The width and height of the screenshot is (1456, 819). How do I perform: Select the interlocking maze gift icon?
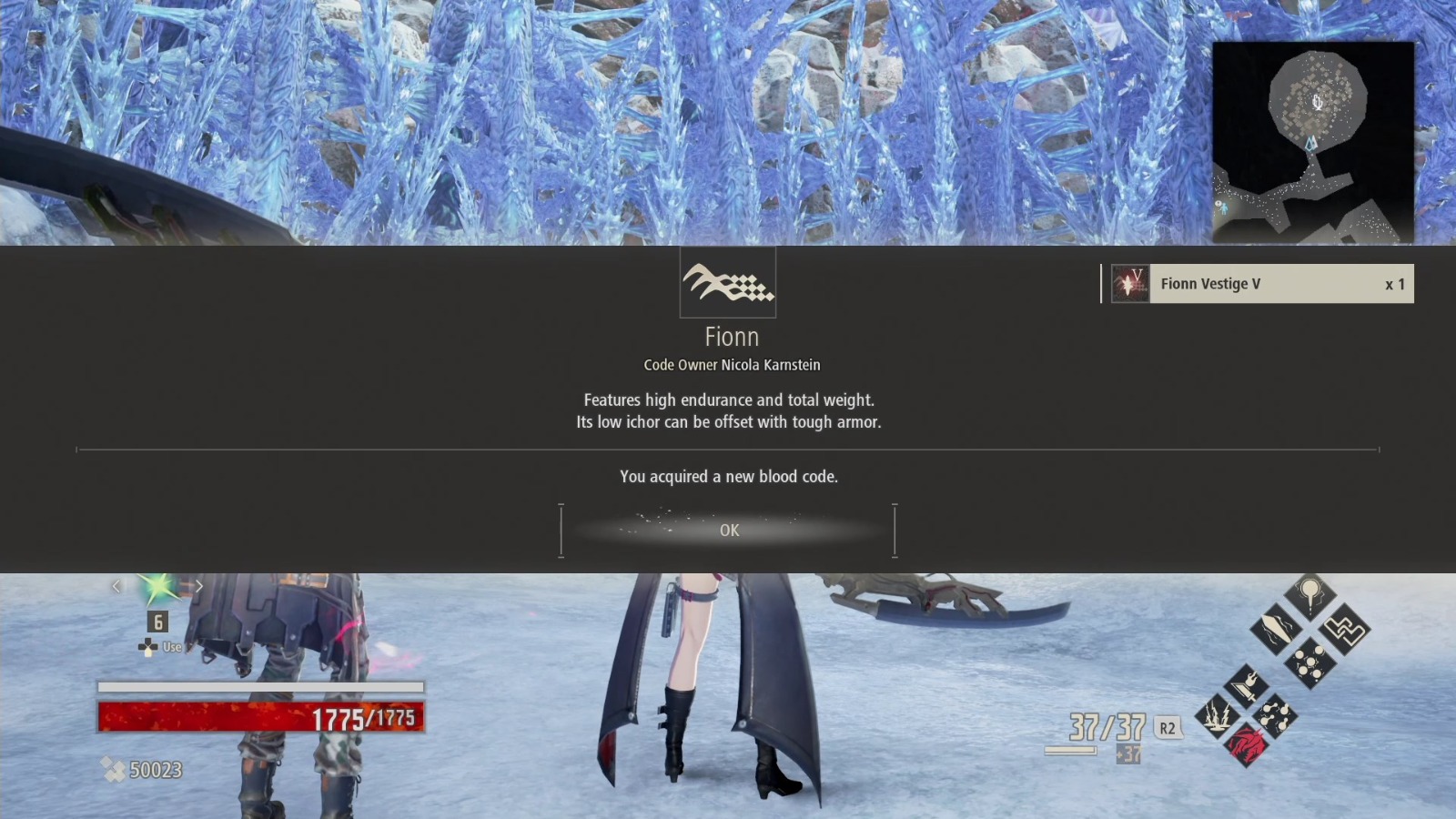(x=1344, y=630)
